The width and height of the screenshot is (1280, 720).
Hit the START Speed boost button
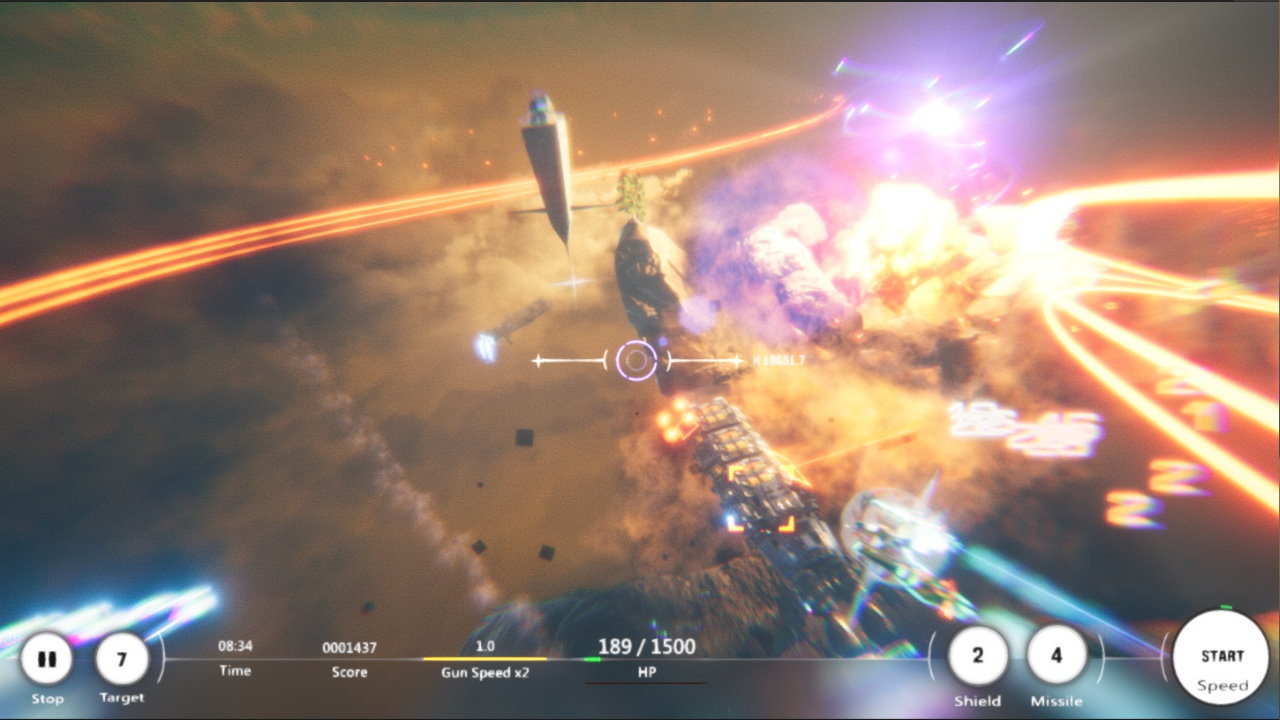point(1221,659)
